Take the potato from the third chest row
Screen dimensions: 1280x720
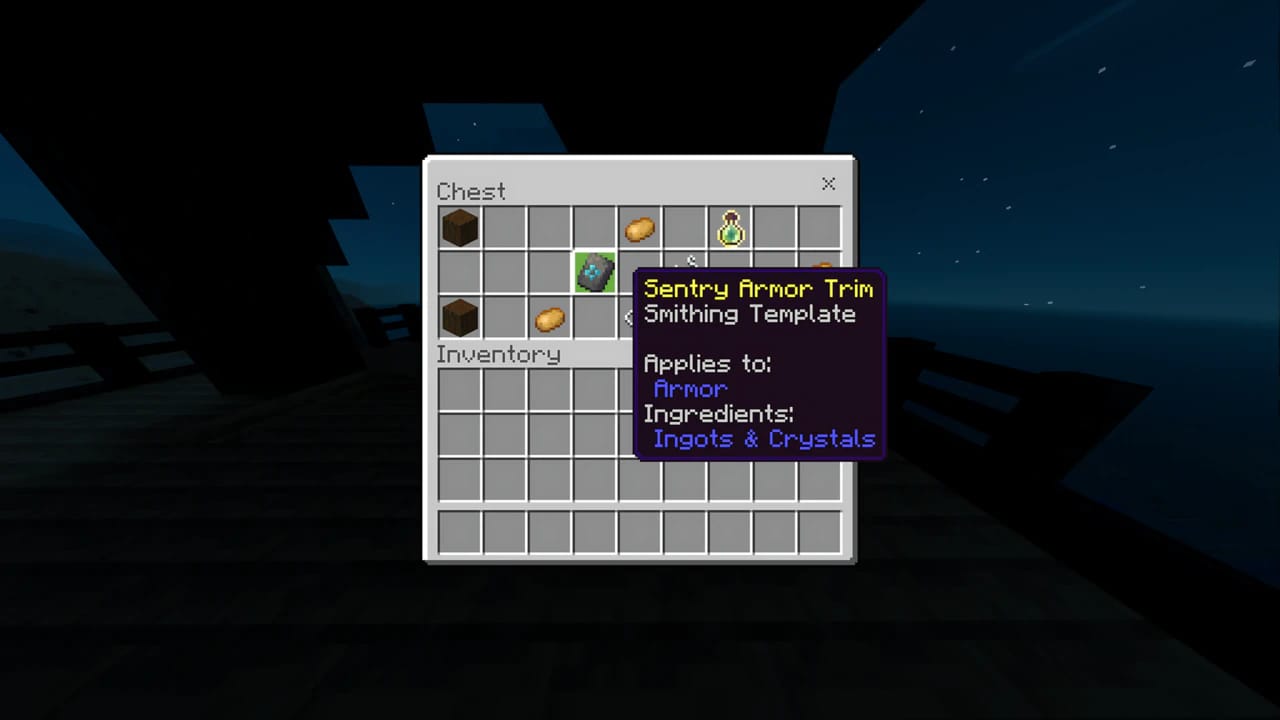pyautogui.click(x=548, y=318)
